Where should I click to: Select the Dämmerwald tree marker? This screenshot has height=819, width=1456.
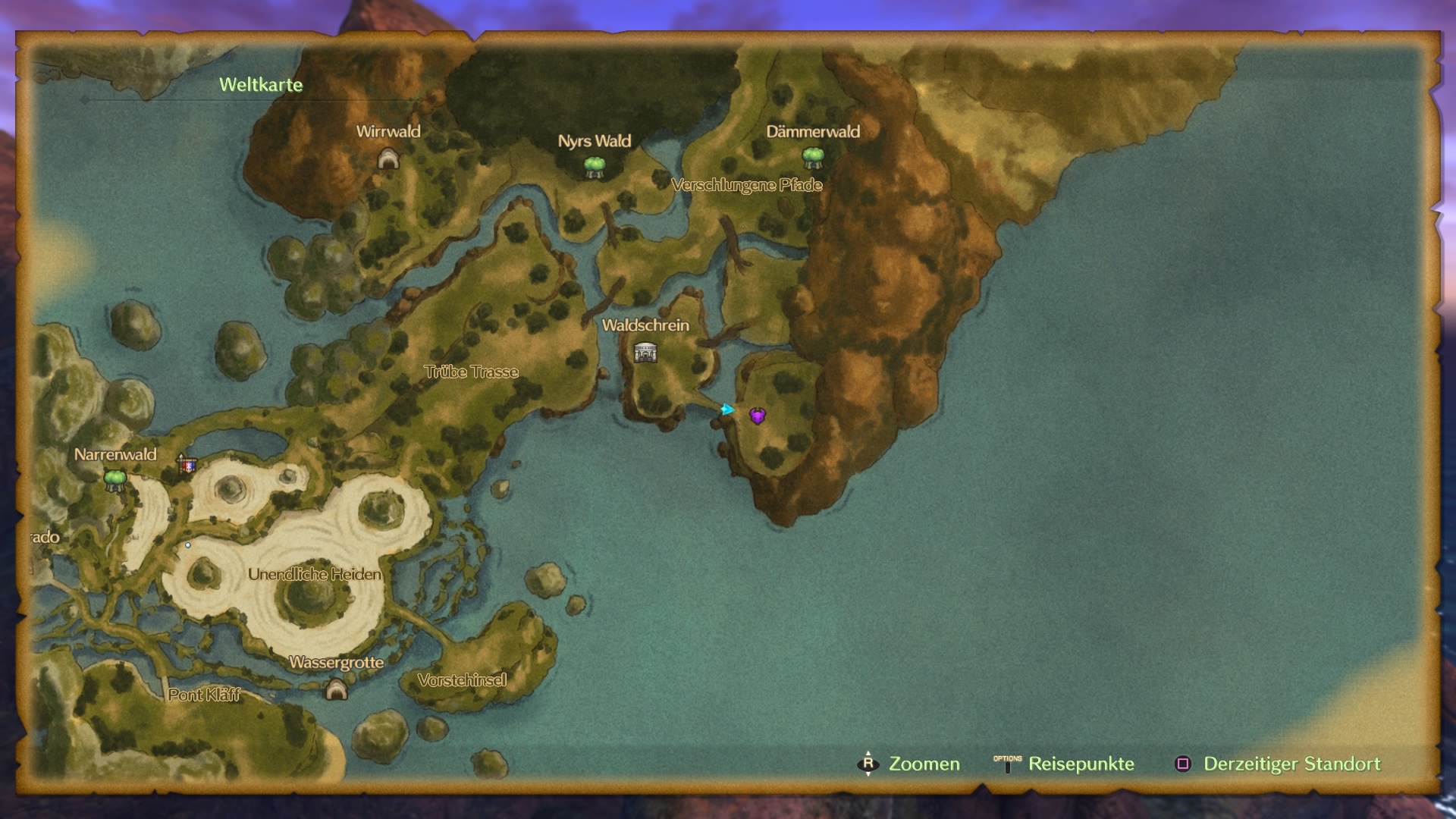click(813, 157)
